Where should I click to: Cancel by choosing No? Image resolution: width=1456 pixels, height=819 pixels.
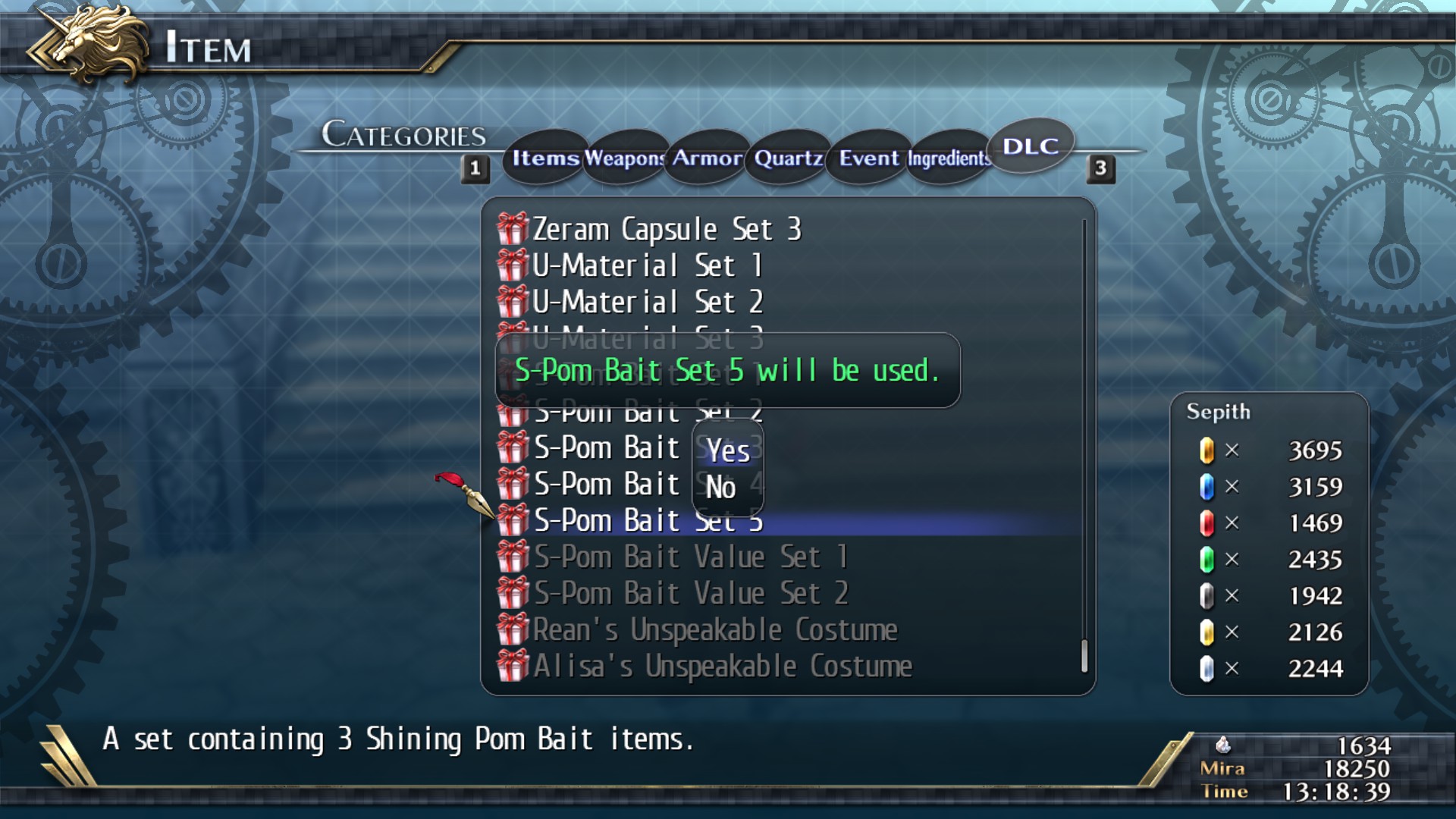pyautogui.click(x=723, y=488)
